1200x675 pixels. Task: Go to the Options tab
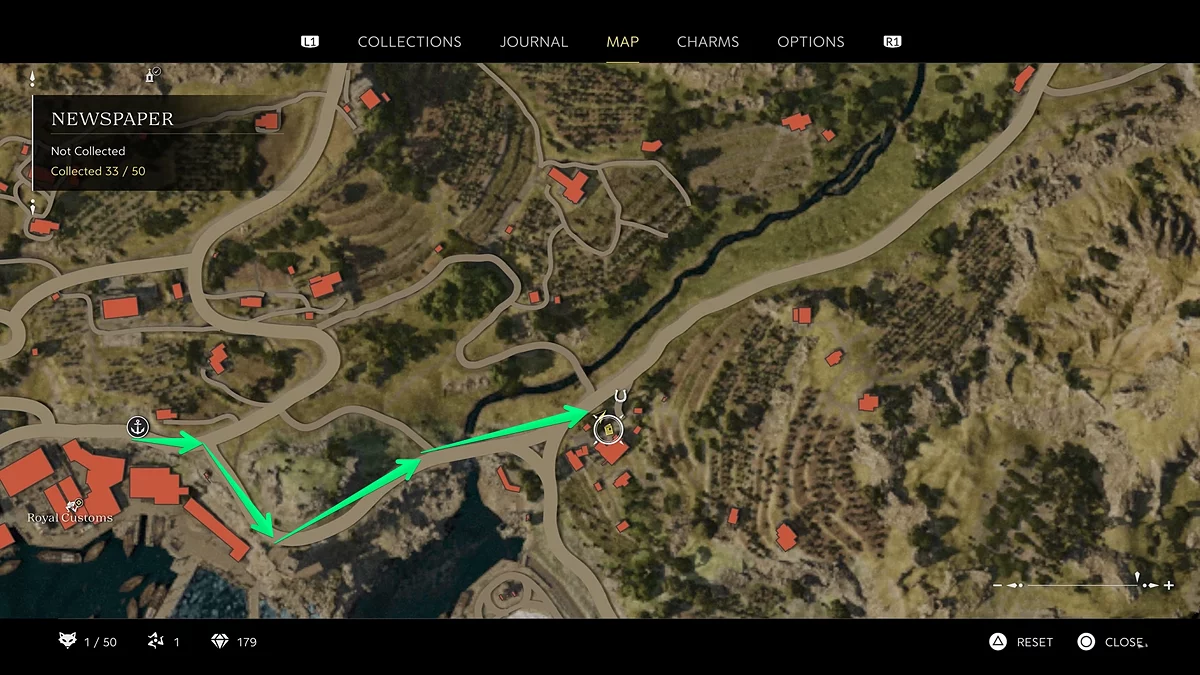(810, 42)
